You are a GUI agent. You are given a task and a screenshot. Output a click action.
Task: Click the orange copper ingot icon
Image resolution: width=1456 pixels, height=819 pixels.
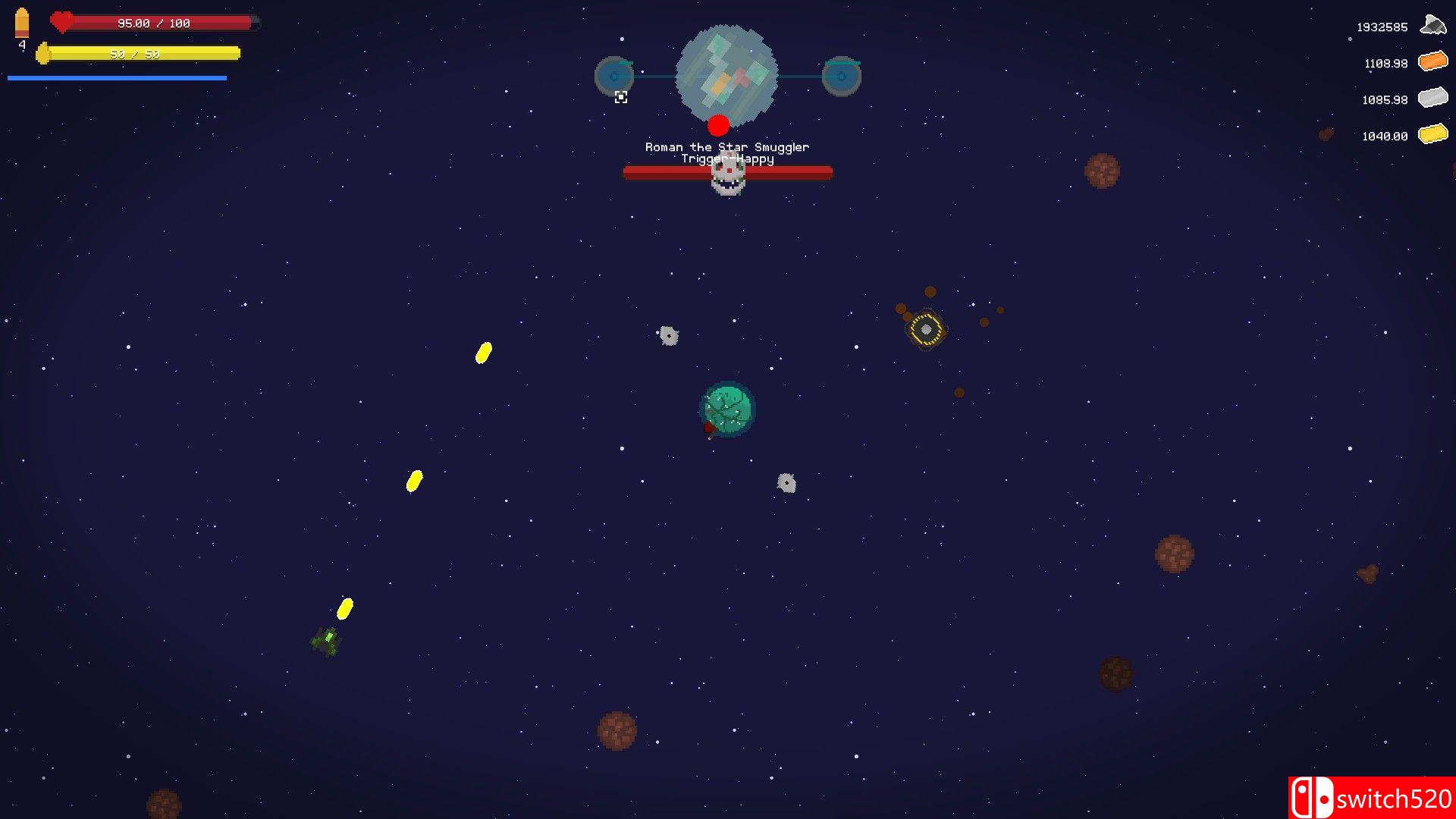1432,61
